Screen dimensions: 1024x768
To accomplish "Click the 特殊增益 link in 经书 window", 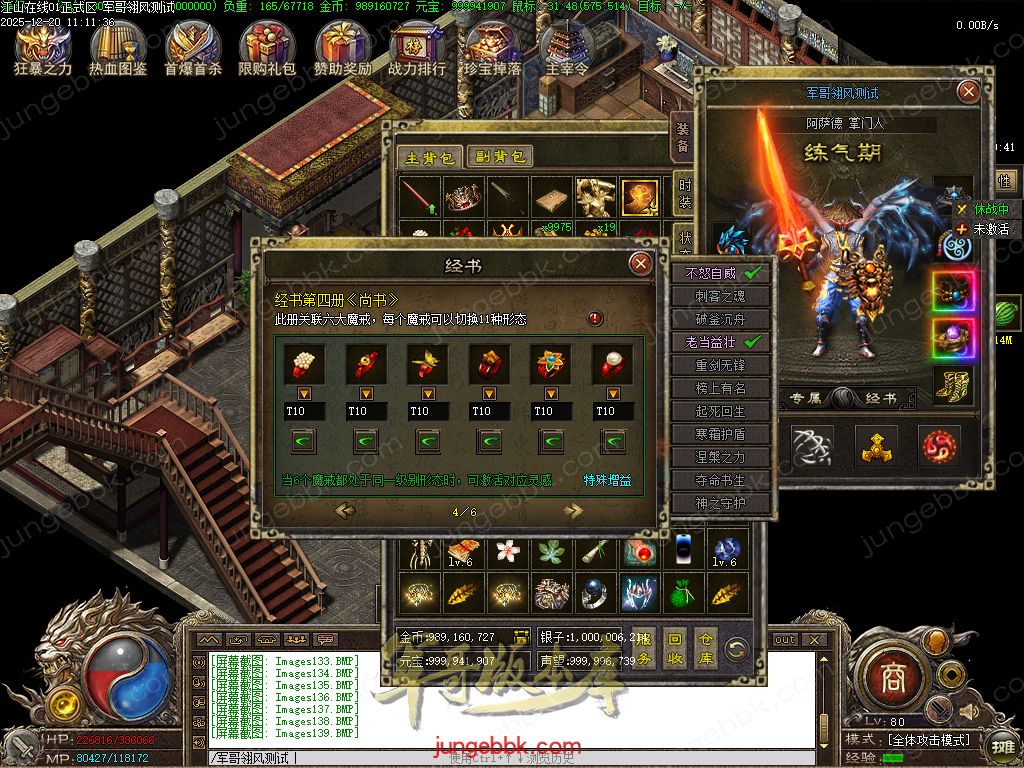I will click(x=608, y=480).
